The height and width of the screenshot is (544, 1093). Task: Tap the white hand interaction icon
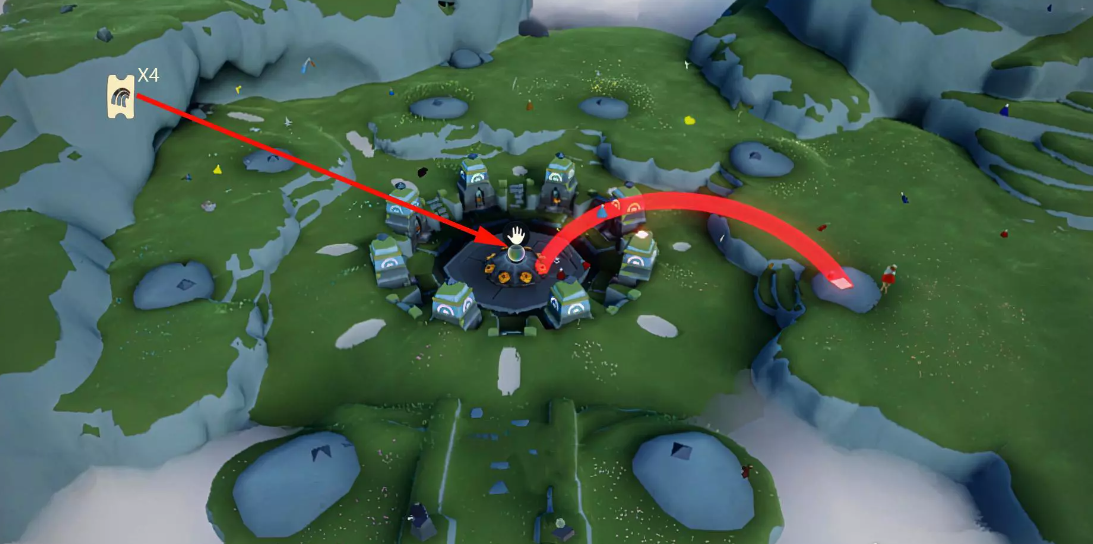(517, 235)
